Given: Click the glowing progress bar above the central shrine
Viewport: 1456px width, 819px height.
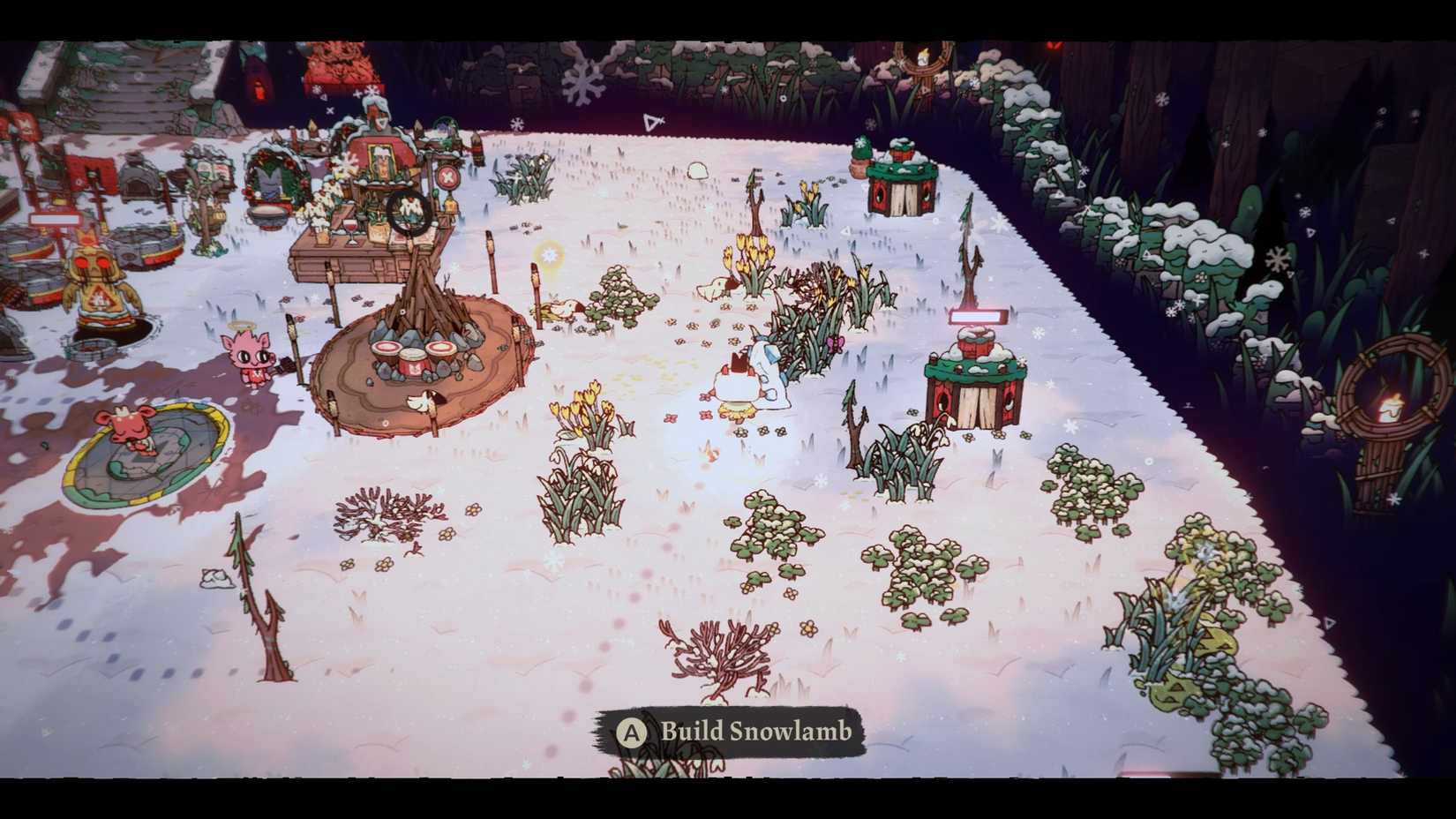Looking at the screenshot, I should pyautogui.click(x=978, y=316).
